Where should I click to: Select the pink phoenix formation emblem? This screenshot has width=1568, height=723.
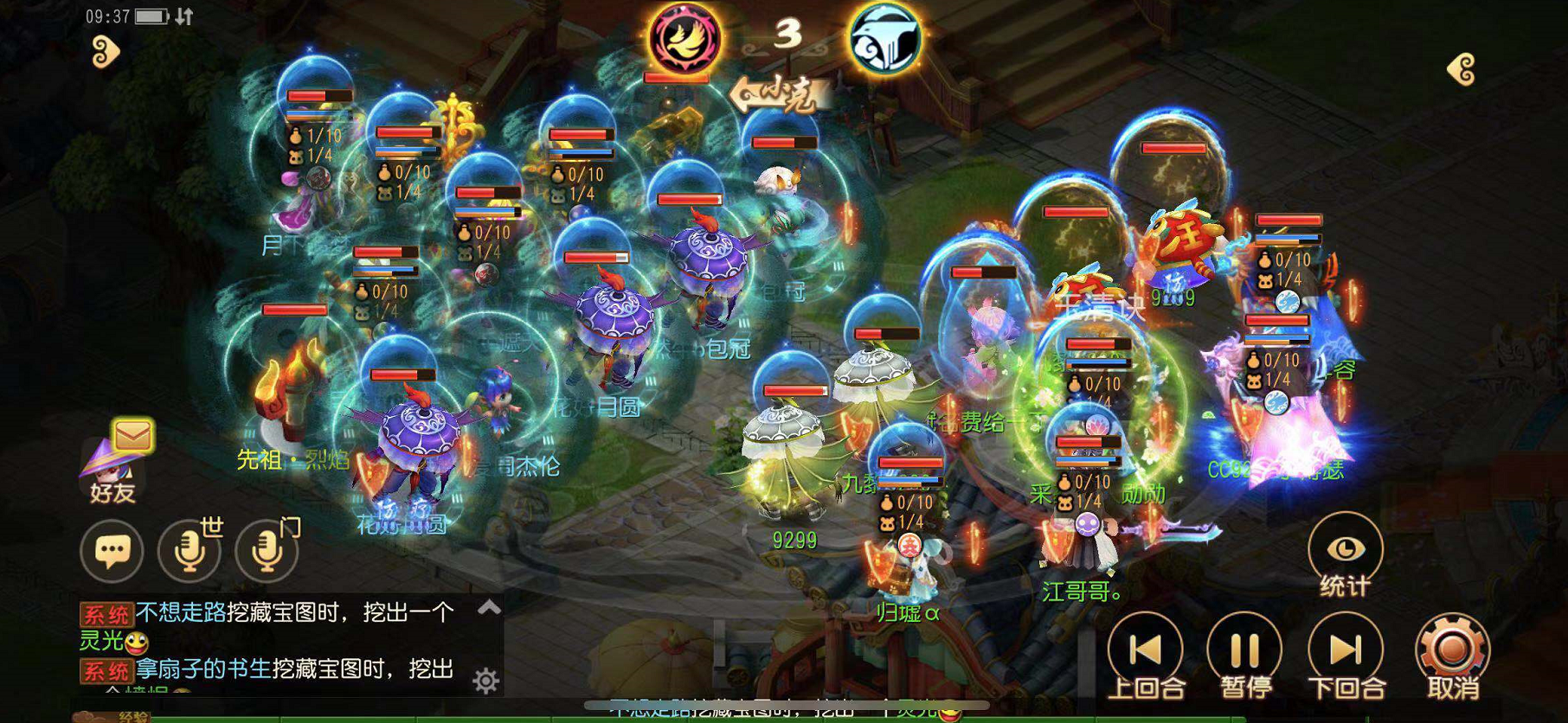[x=685, y=38]
